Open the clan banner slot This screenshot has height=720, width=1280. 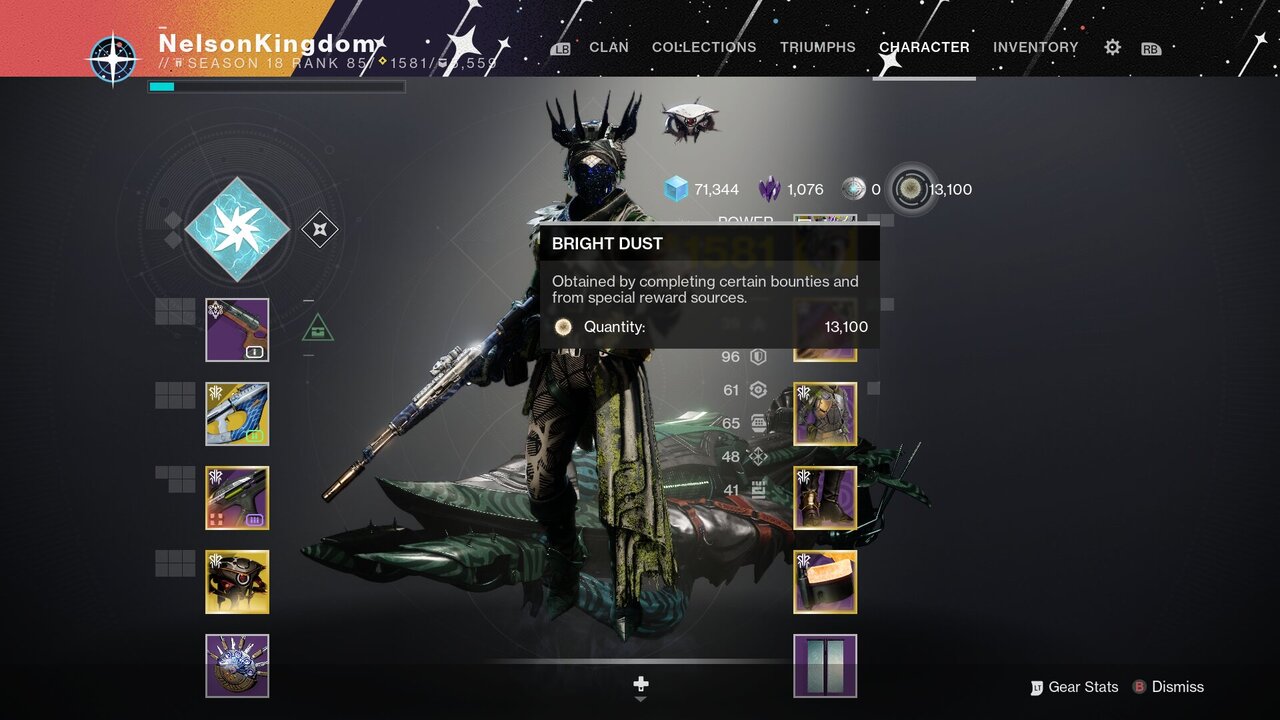[x=825, y=665]
